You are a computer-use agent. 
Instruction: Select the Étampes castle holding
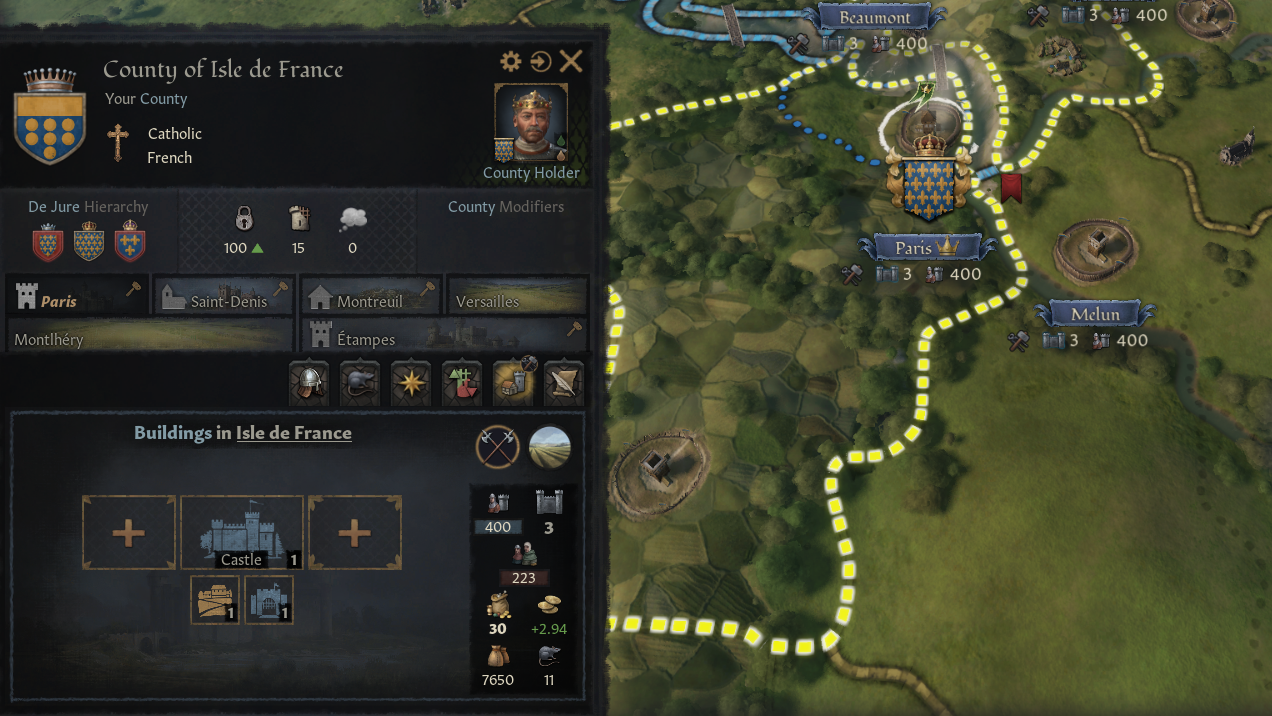[444, 336]
